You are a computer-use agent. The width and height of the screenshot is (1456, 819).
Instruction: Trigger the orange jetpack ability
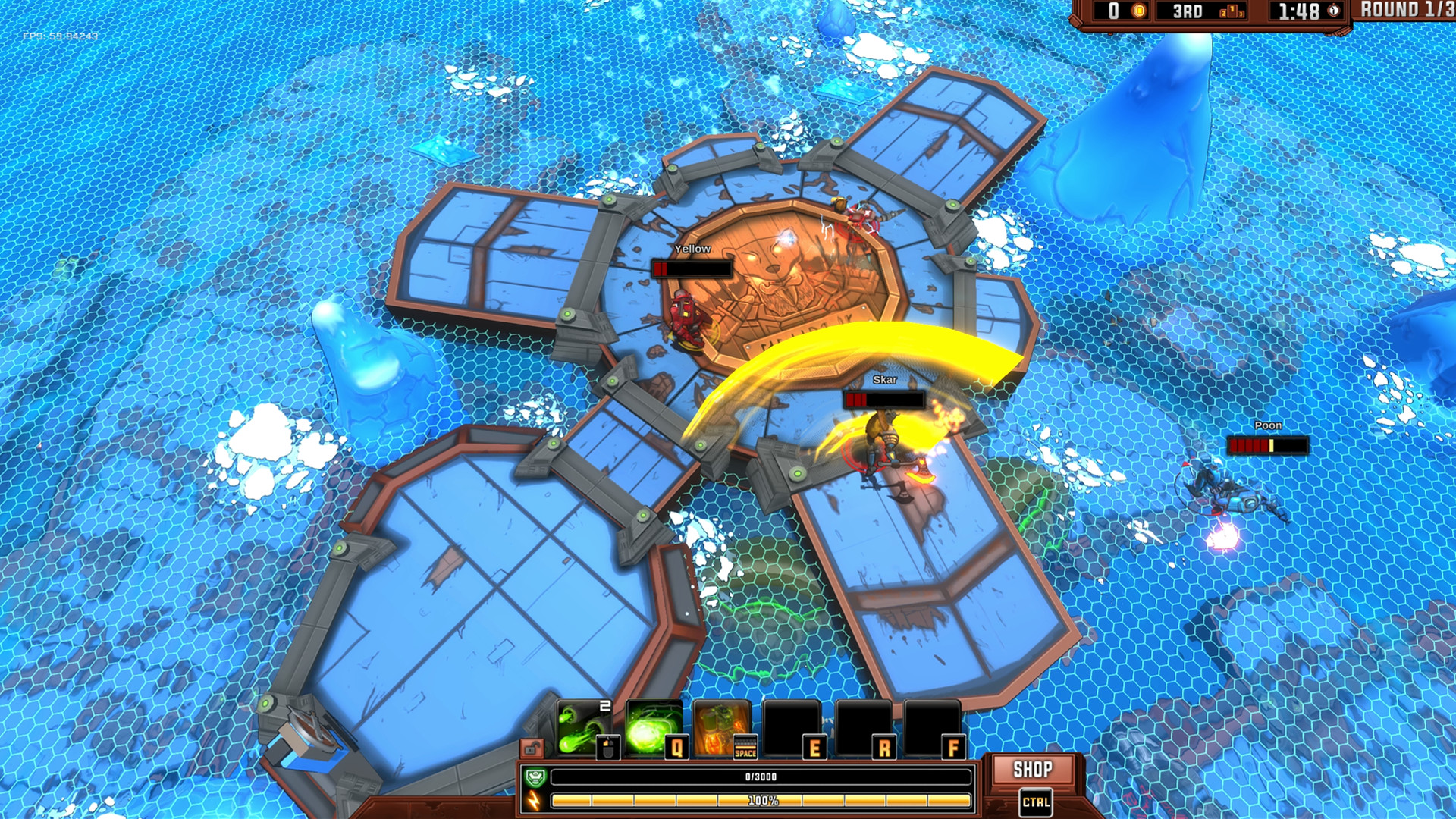click(721, 729)
